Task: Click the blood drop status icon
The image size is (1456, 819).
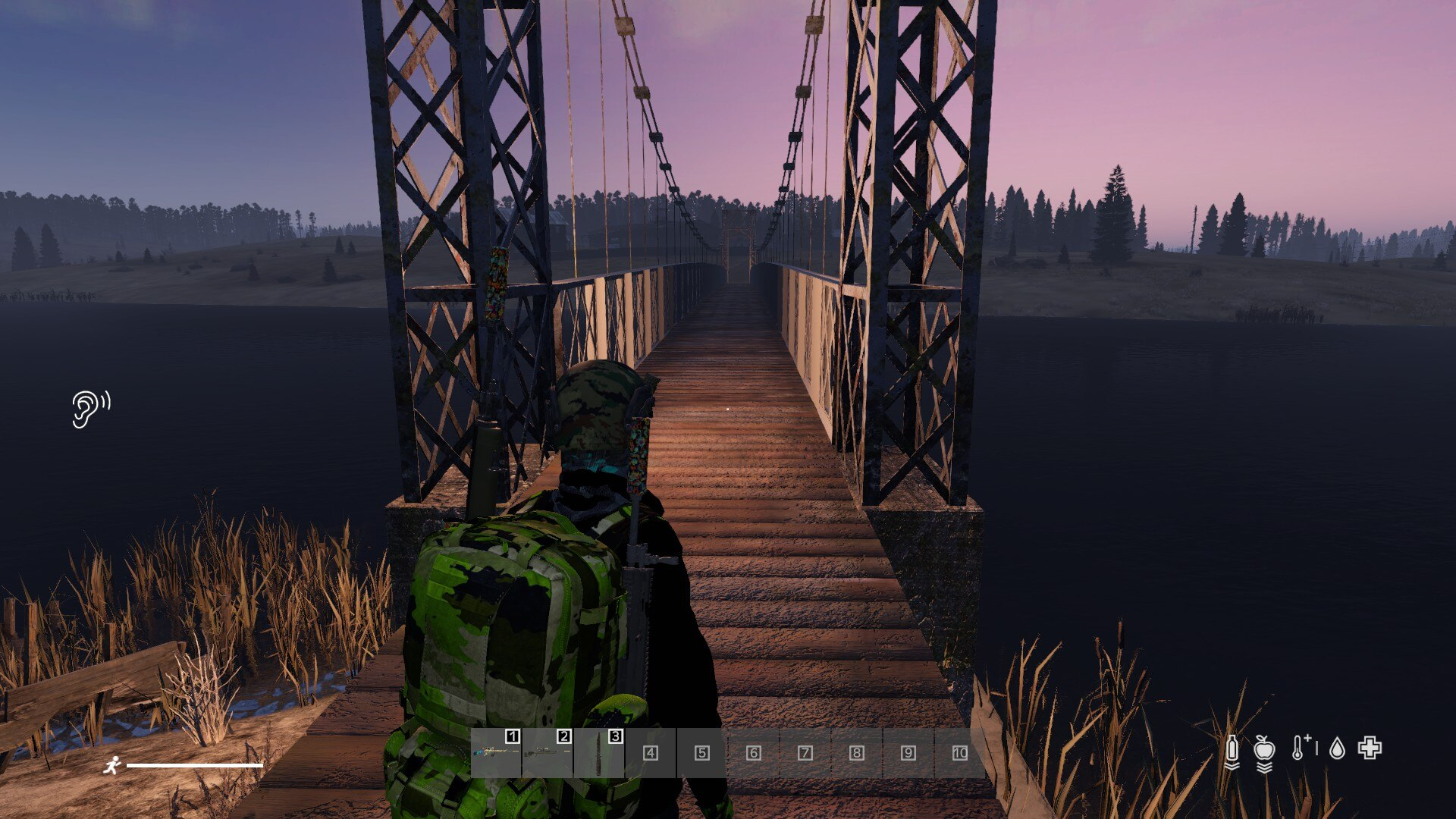Action: pyautogui.click(x=1337, y=749)
